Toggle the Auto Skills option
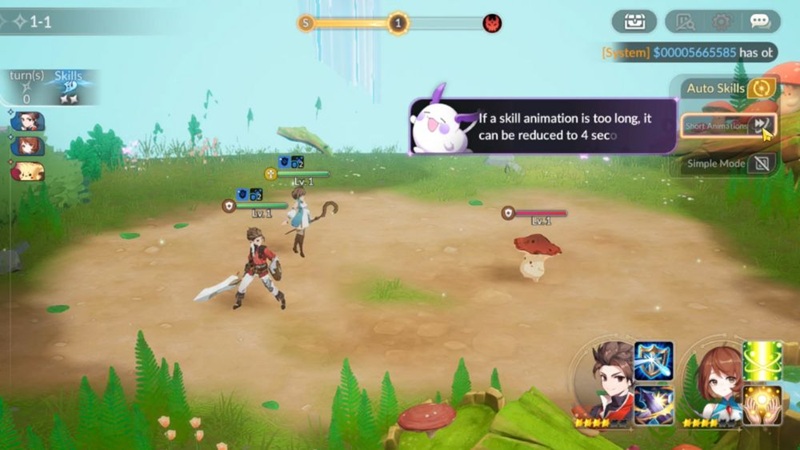800x450 pixels. coord(761,88)
